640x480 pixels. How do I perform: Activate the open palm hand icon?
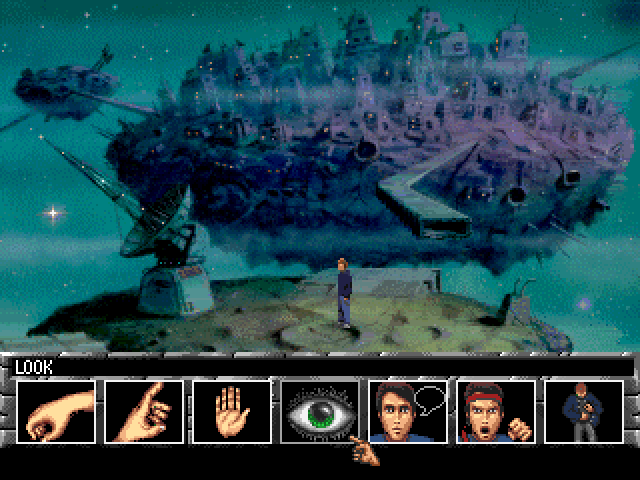(232, 411)
